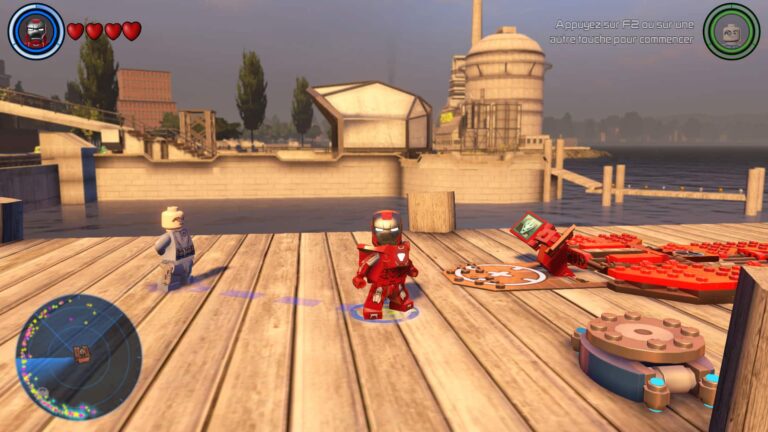The width and height of the screenshot is (768, 432).
Task: Click the Iron Man character portrait
Action: pos(36,31)
